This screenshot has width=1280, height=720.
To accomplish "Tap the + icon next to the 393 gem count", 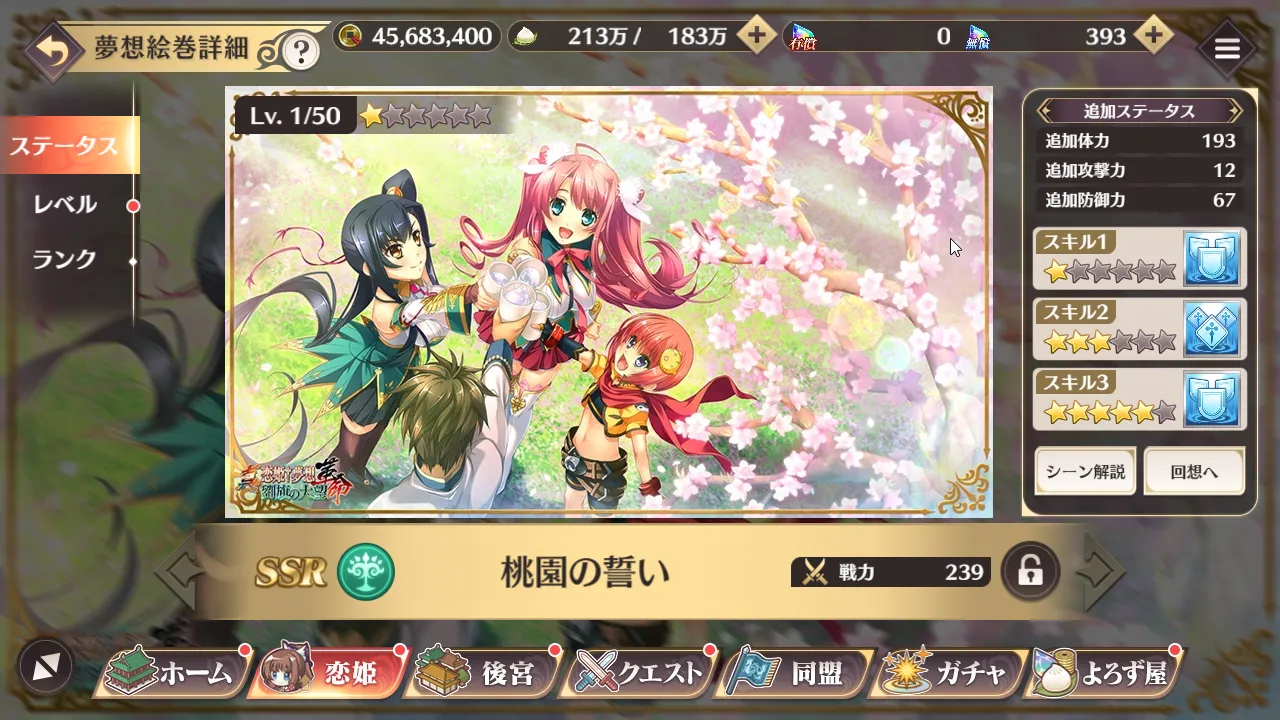I will (x=1155, y=36).
